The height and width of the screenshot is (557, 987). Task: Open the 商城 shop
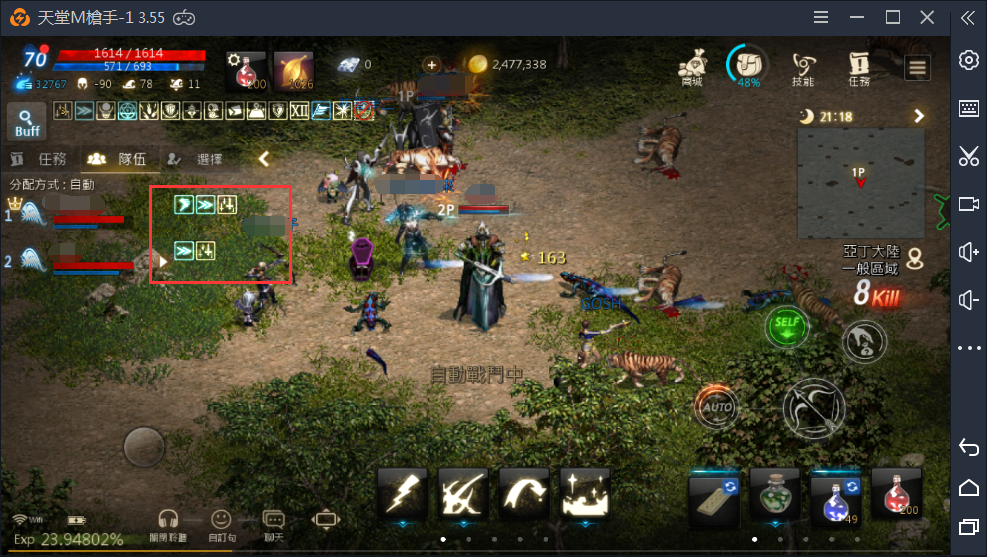692,67
